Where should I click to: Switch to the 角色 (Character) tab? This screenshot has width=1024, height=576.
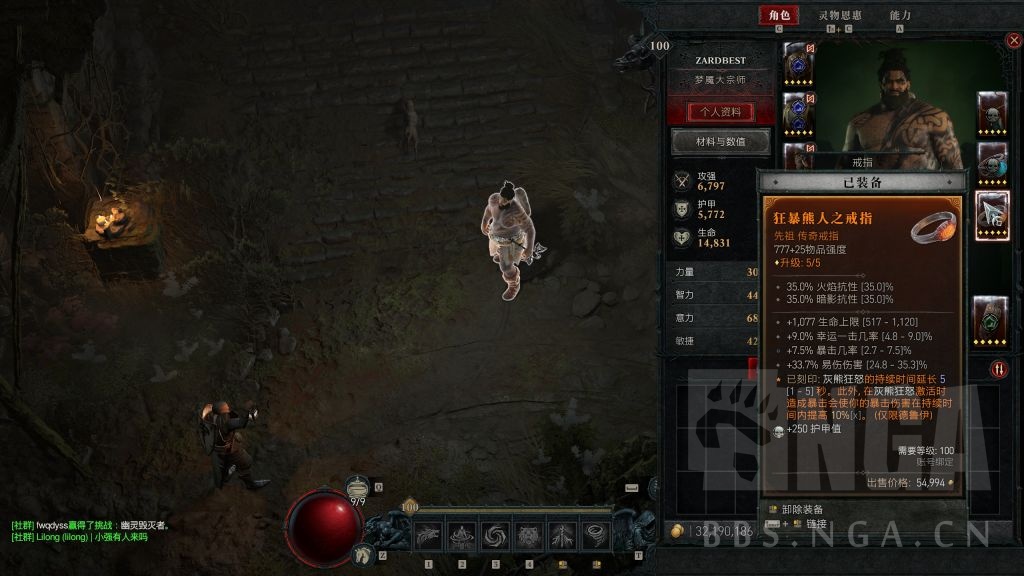(x=779, y=16)
